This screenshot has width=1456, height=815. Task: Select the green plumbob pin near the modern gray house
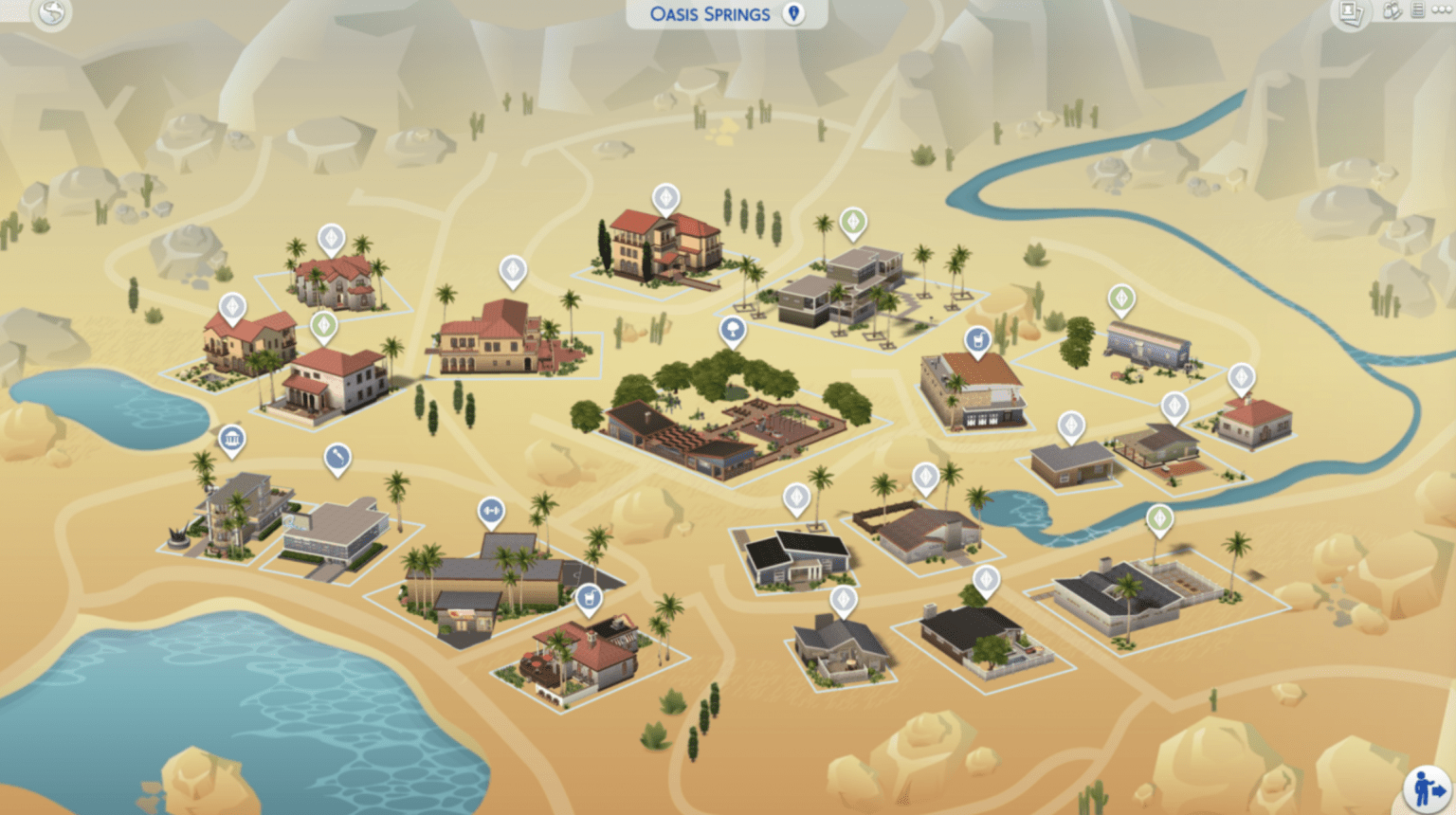851,223
